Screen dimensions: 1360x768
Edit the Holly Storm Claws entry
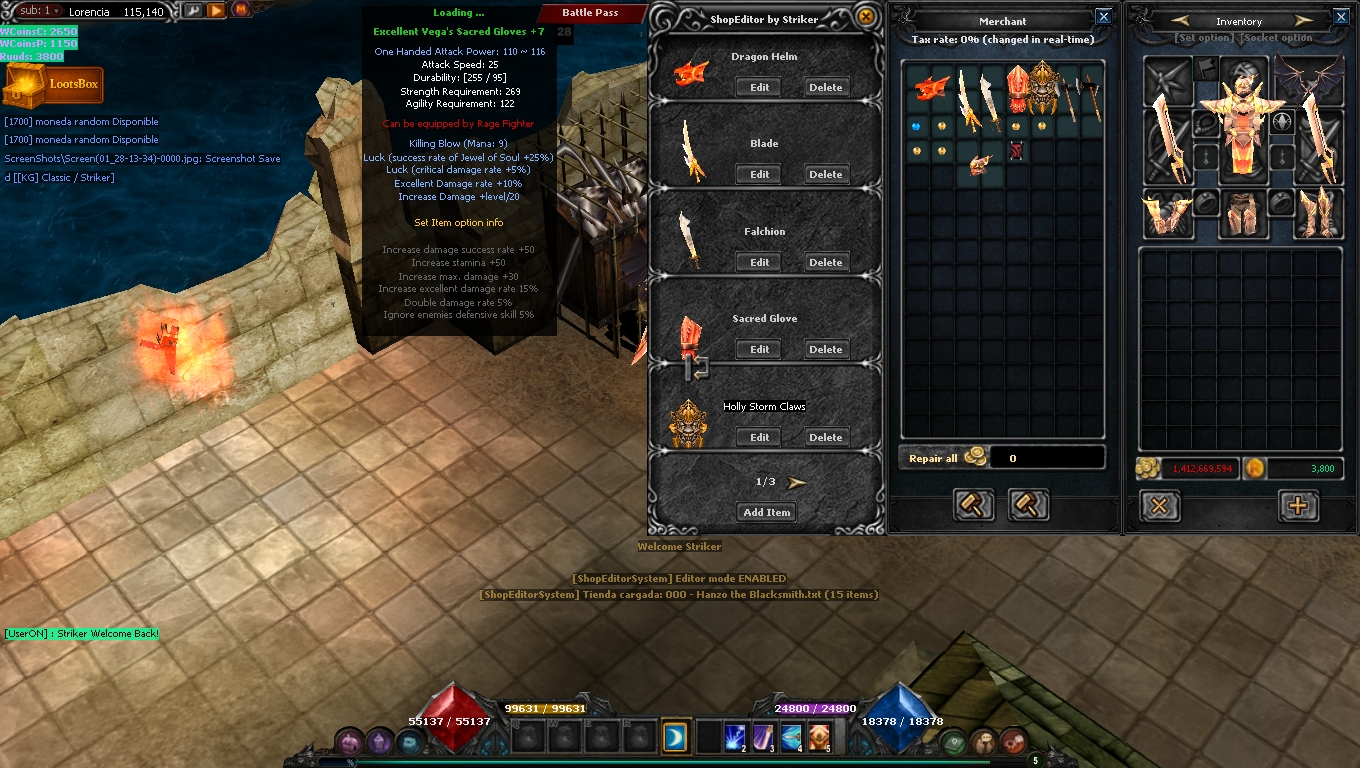click(759, 438)
